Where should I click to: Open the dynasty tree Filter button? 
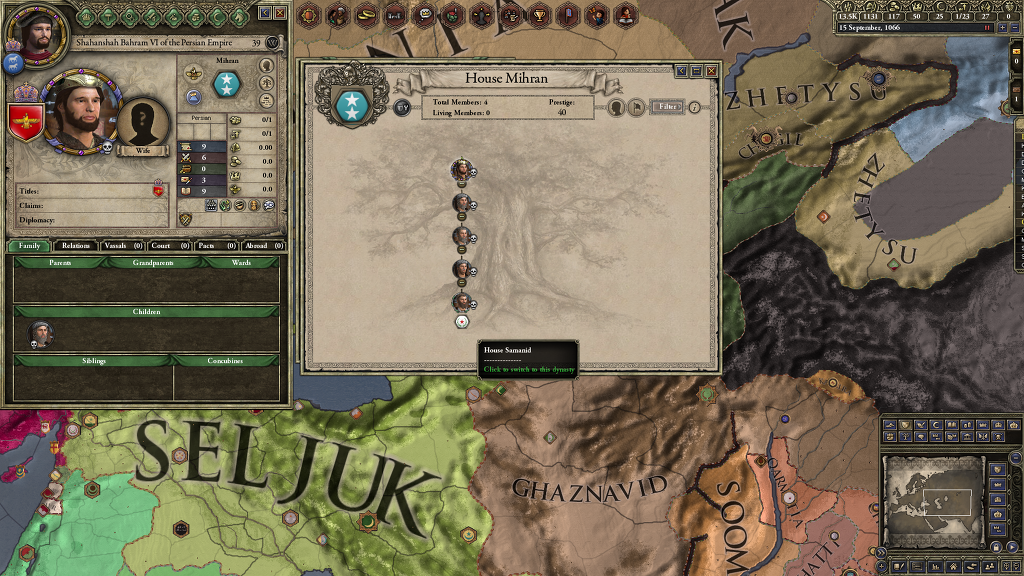[666, 106]
